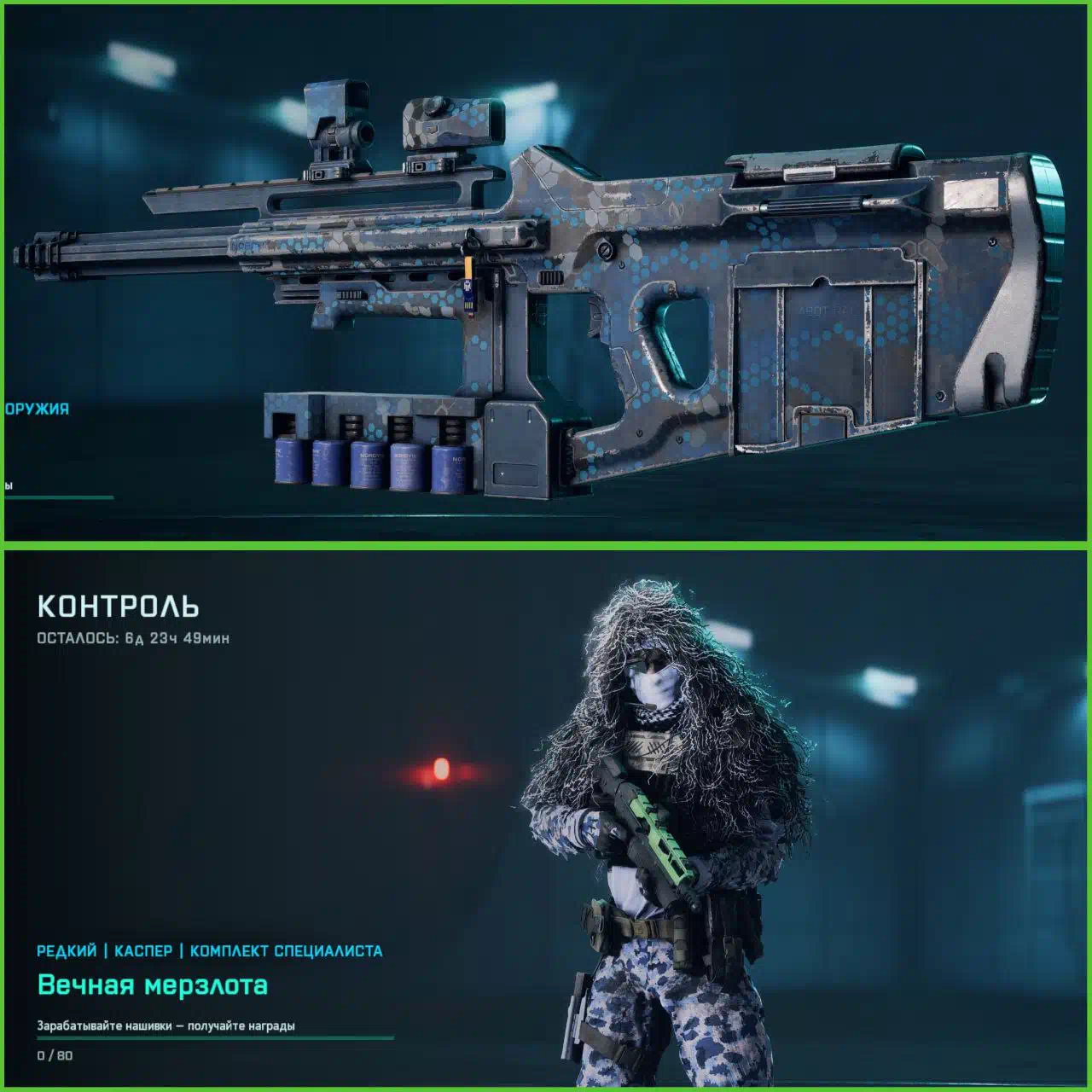1092x1092 pixels.
Task: Select the cut-off ОРУЖИЯ label
Action: pyautogui.click(x=37, y=409)
